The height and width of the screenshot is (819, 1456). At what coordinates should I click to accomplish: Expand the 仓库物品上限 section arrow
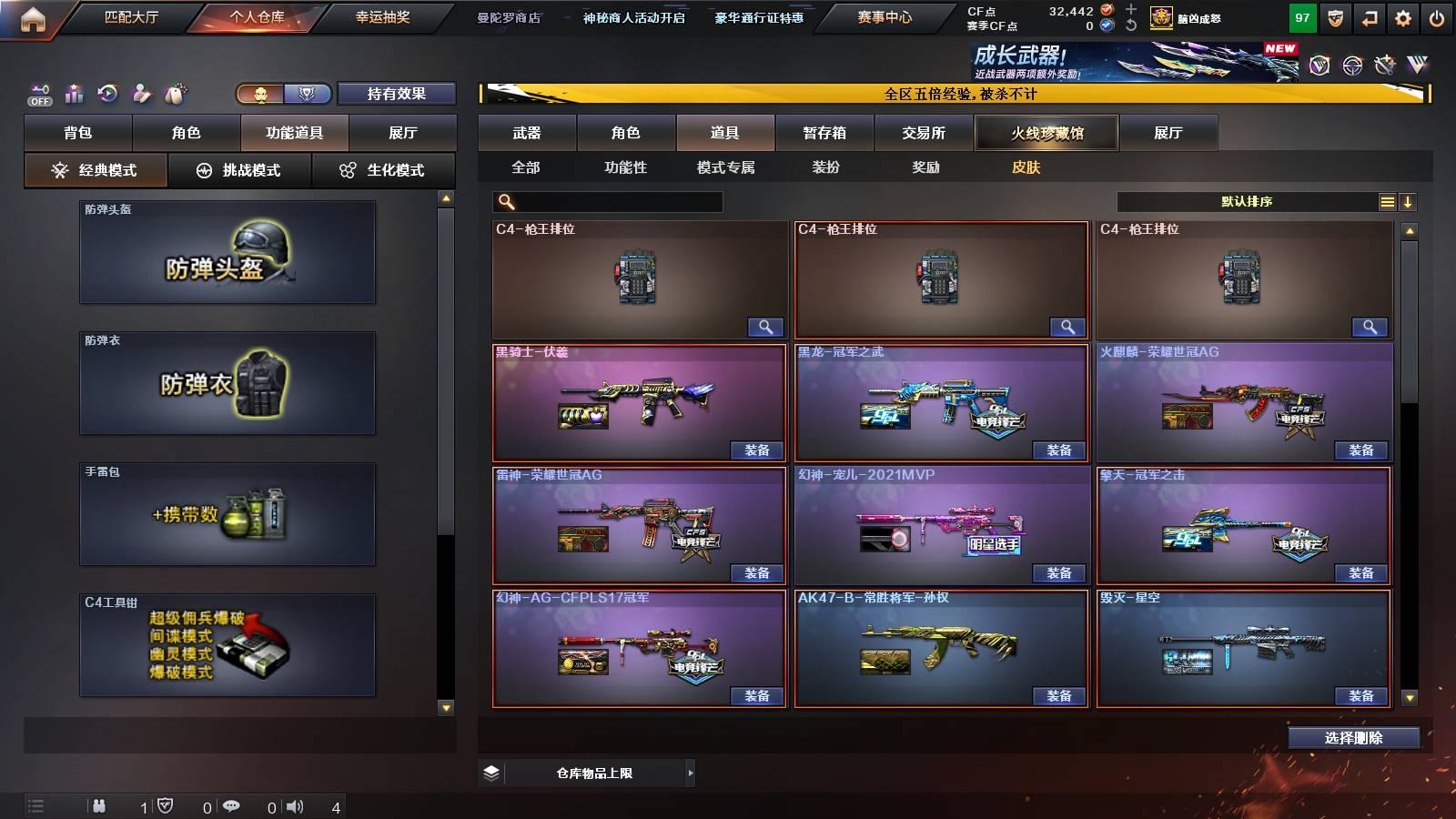[688, 773]
